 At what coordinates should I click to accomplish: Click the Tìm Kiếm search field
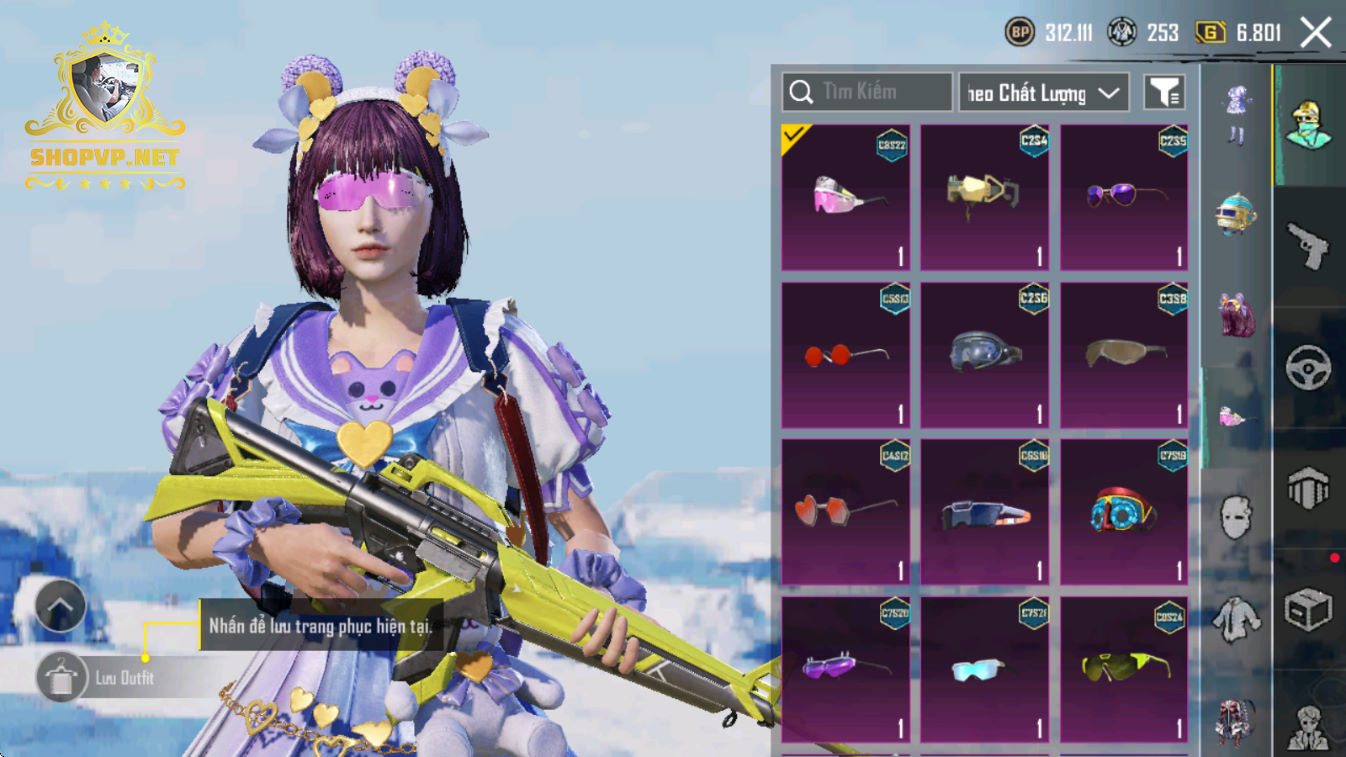tap(867, 92)
